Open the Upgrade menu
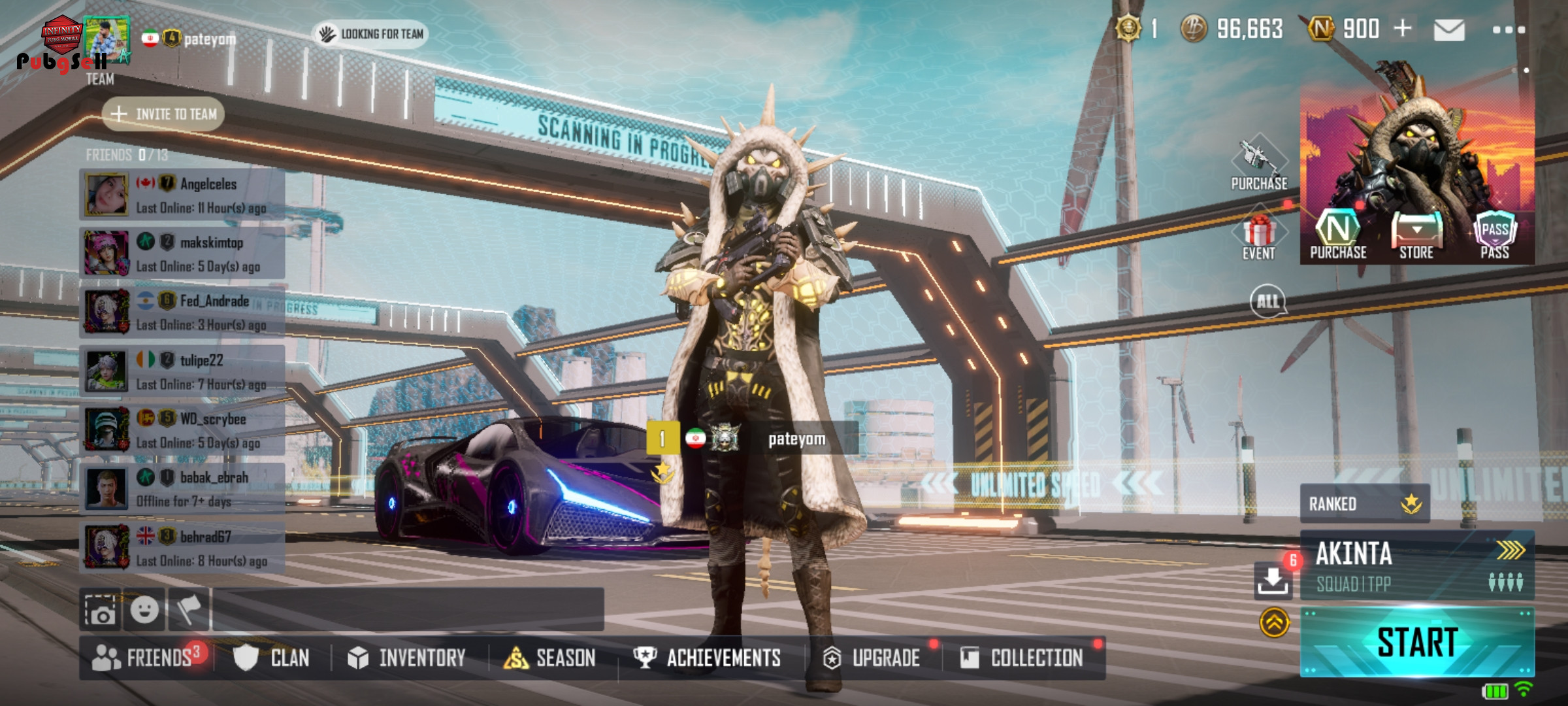 872,658
